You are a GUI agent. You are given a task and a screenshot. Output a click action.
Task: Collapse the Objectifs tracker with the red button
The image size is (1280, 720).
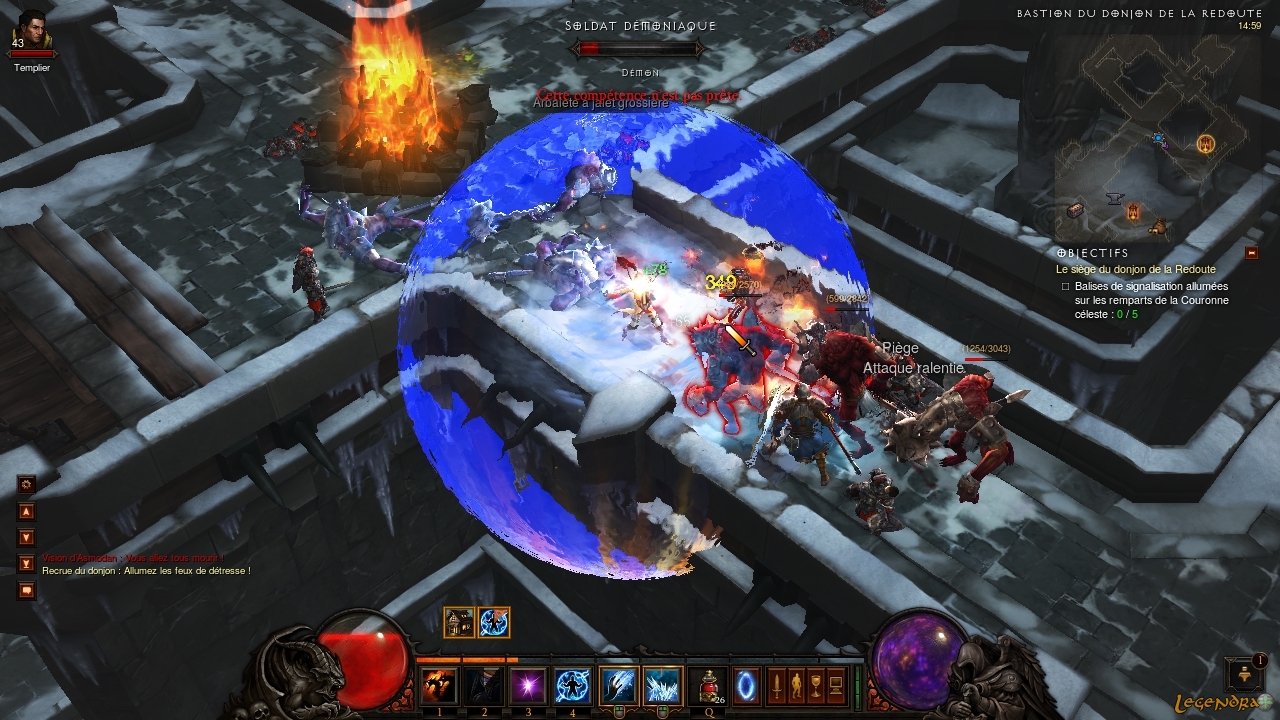(x=1251, y=253)
